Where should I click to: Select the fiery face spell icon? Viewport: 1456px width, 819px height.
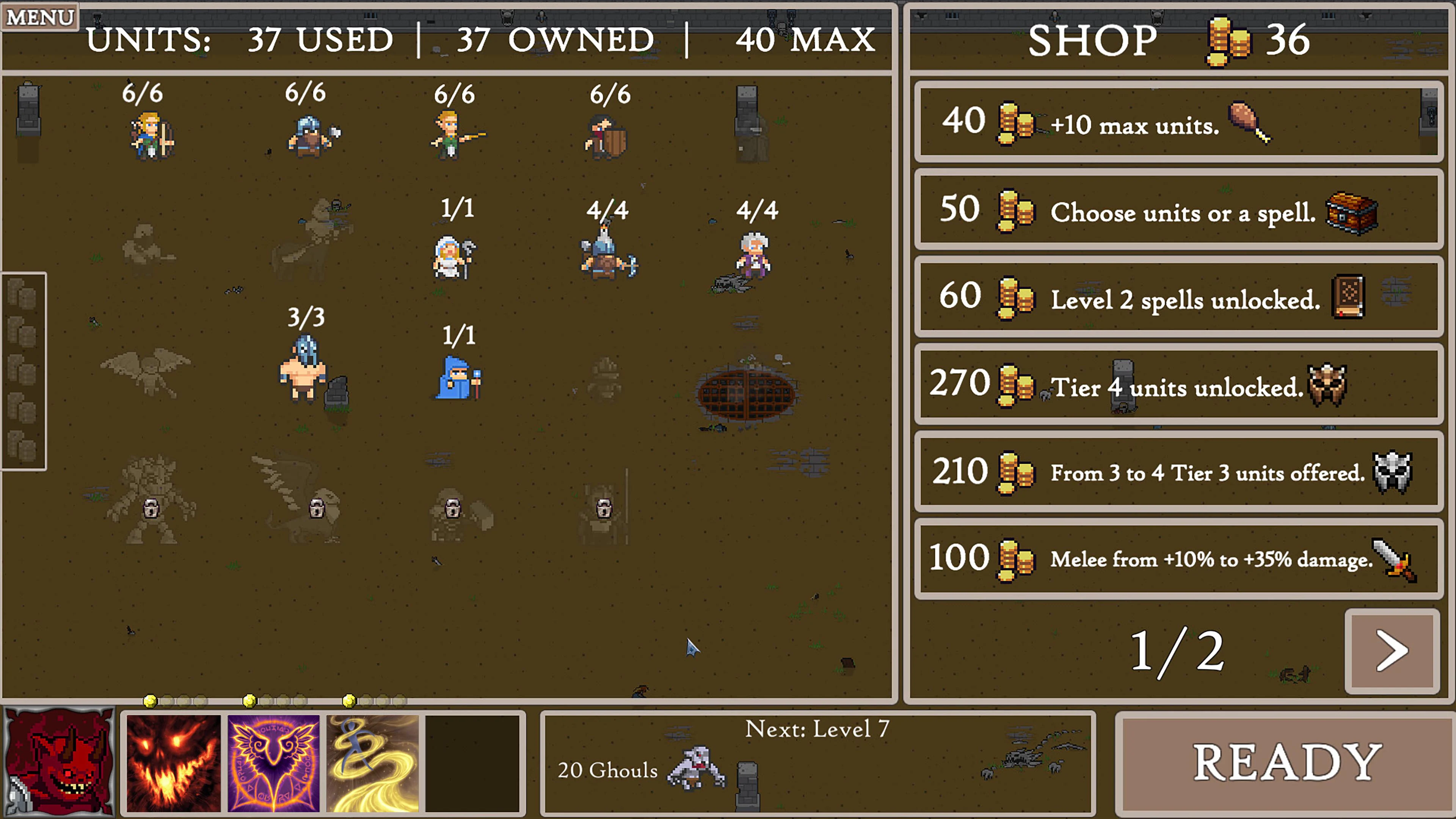click(x=174, y=763)
